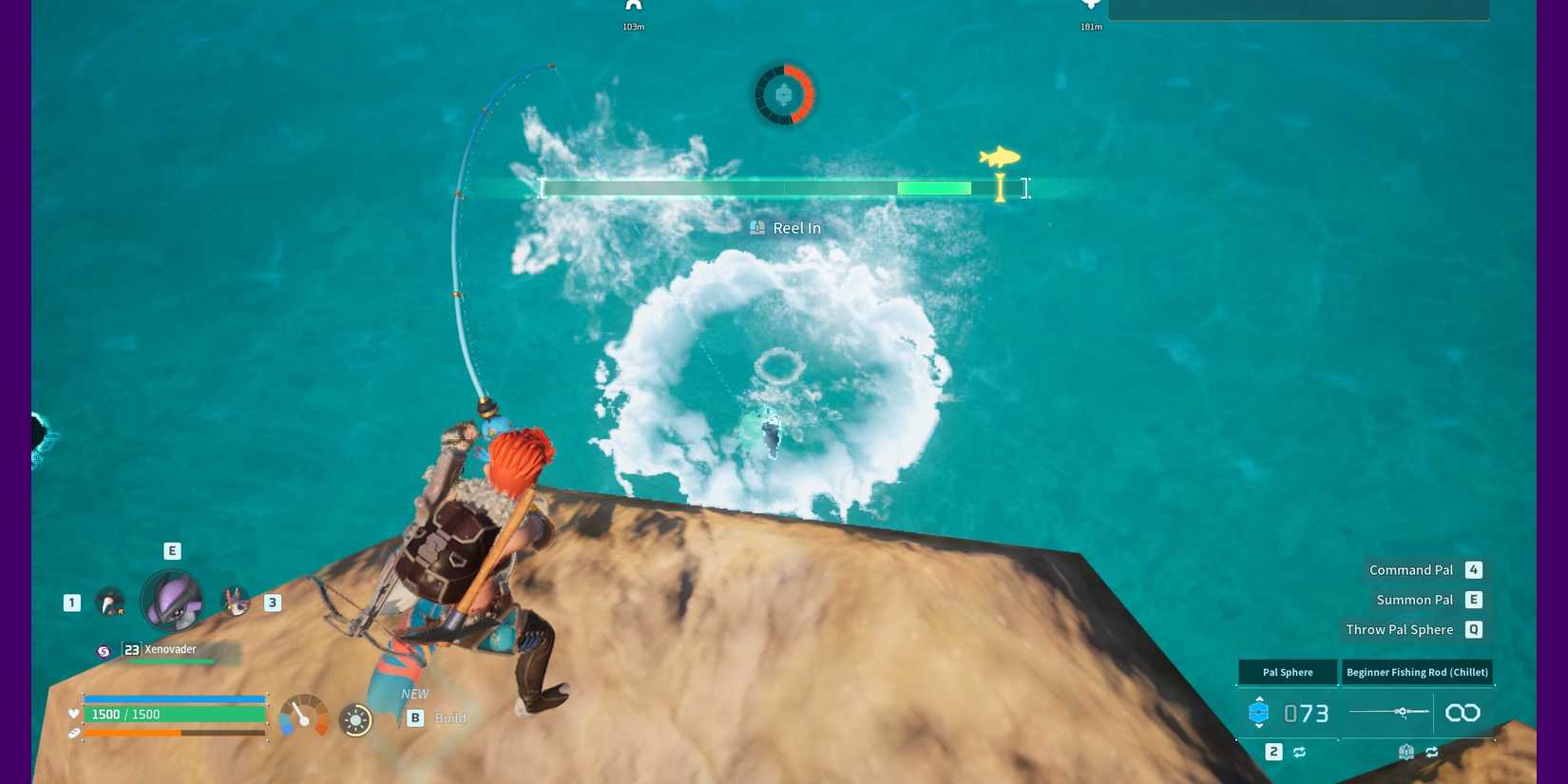Click the marker on the green fishing tension bar
This screenshot has width=1568, height=784.
(x=1000, y=188)
